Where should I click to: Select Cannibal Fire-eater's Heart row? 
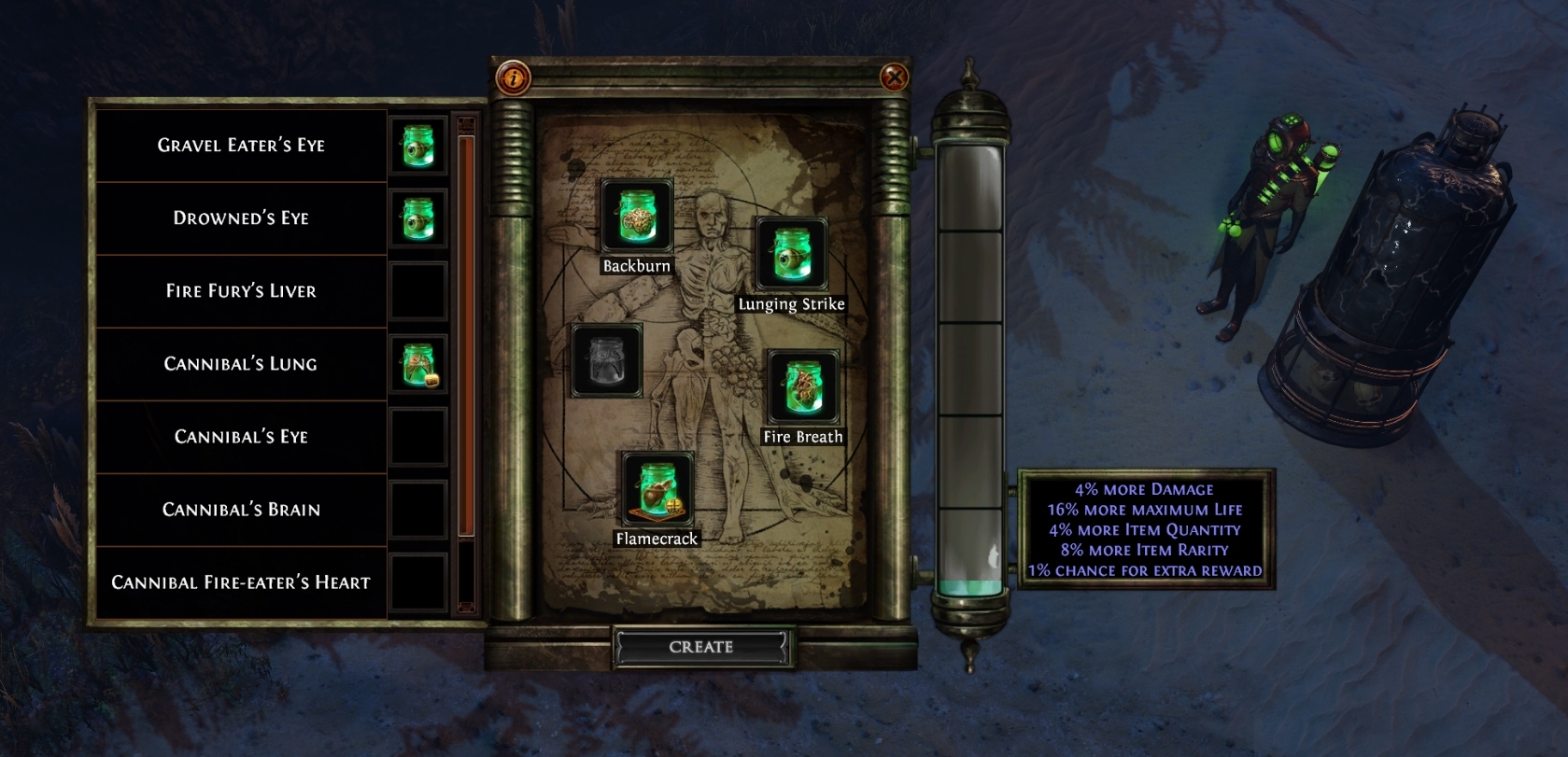coord(241,582)
